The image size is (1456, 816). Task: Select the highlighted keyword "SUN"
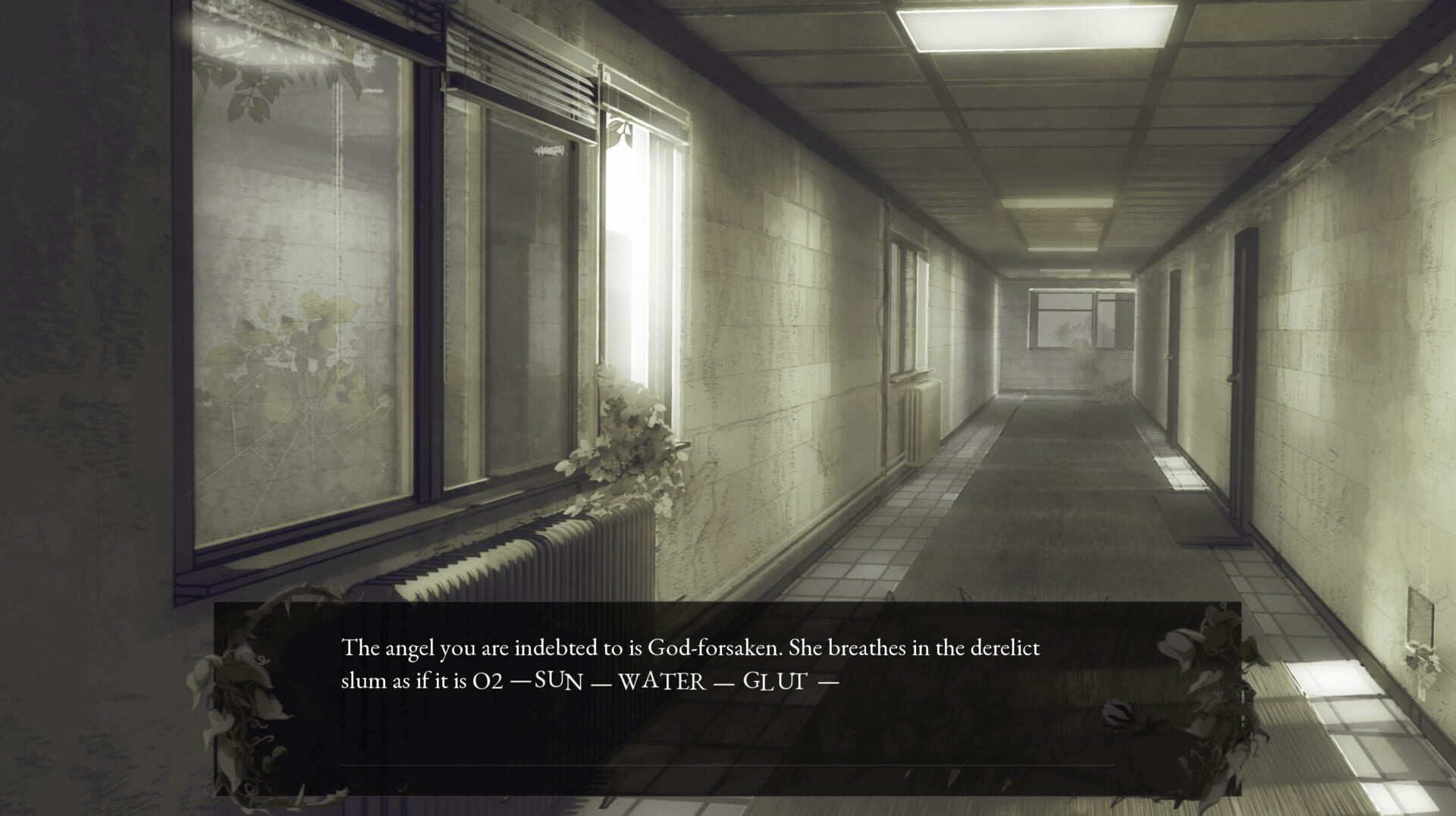557,683
